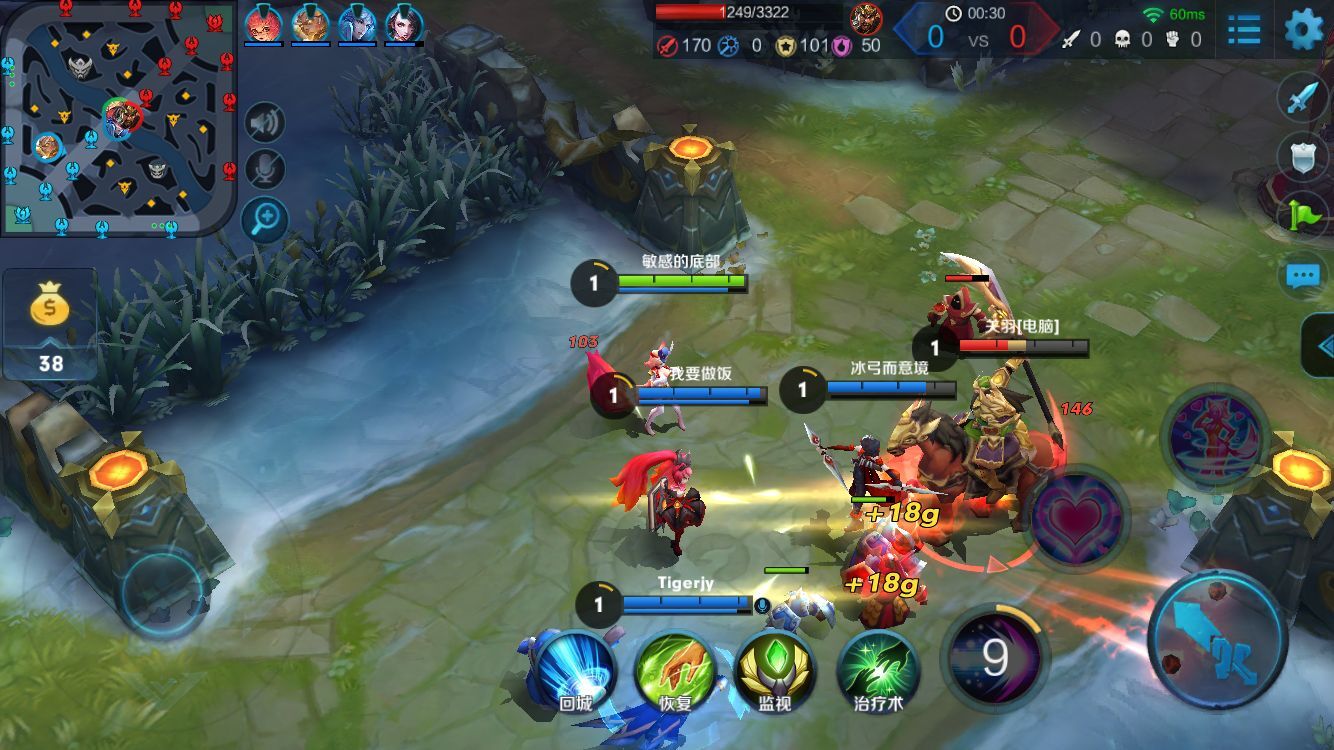The width and height of the screenshot is (1334, 750).
Task: Click the minimap
Action: click(x=118, y=118)
